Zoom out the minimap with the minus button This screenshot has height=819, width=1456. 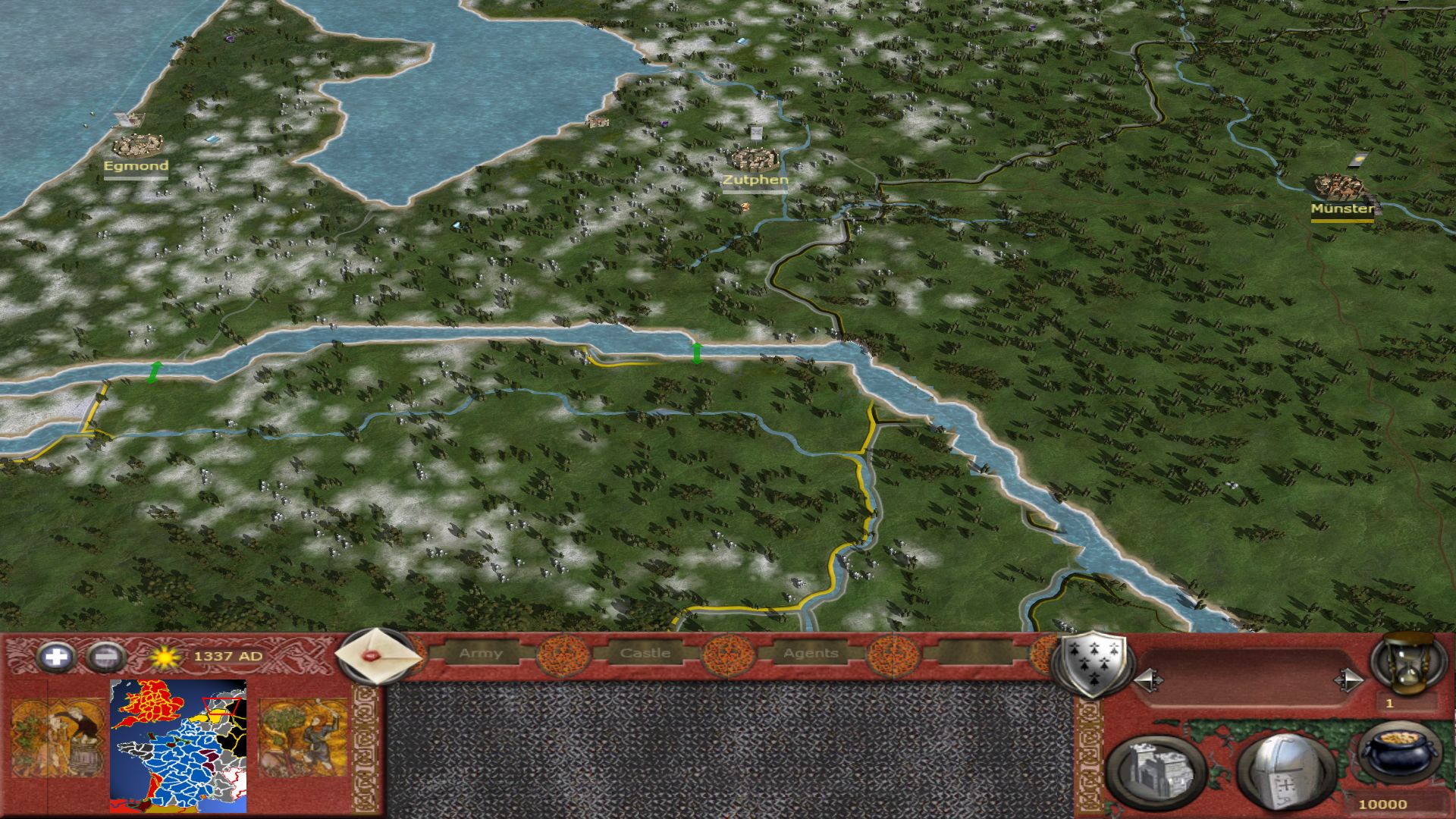[x=106, y=657]
